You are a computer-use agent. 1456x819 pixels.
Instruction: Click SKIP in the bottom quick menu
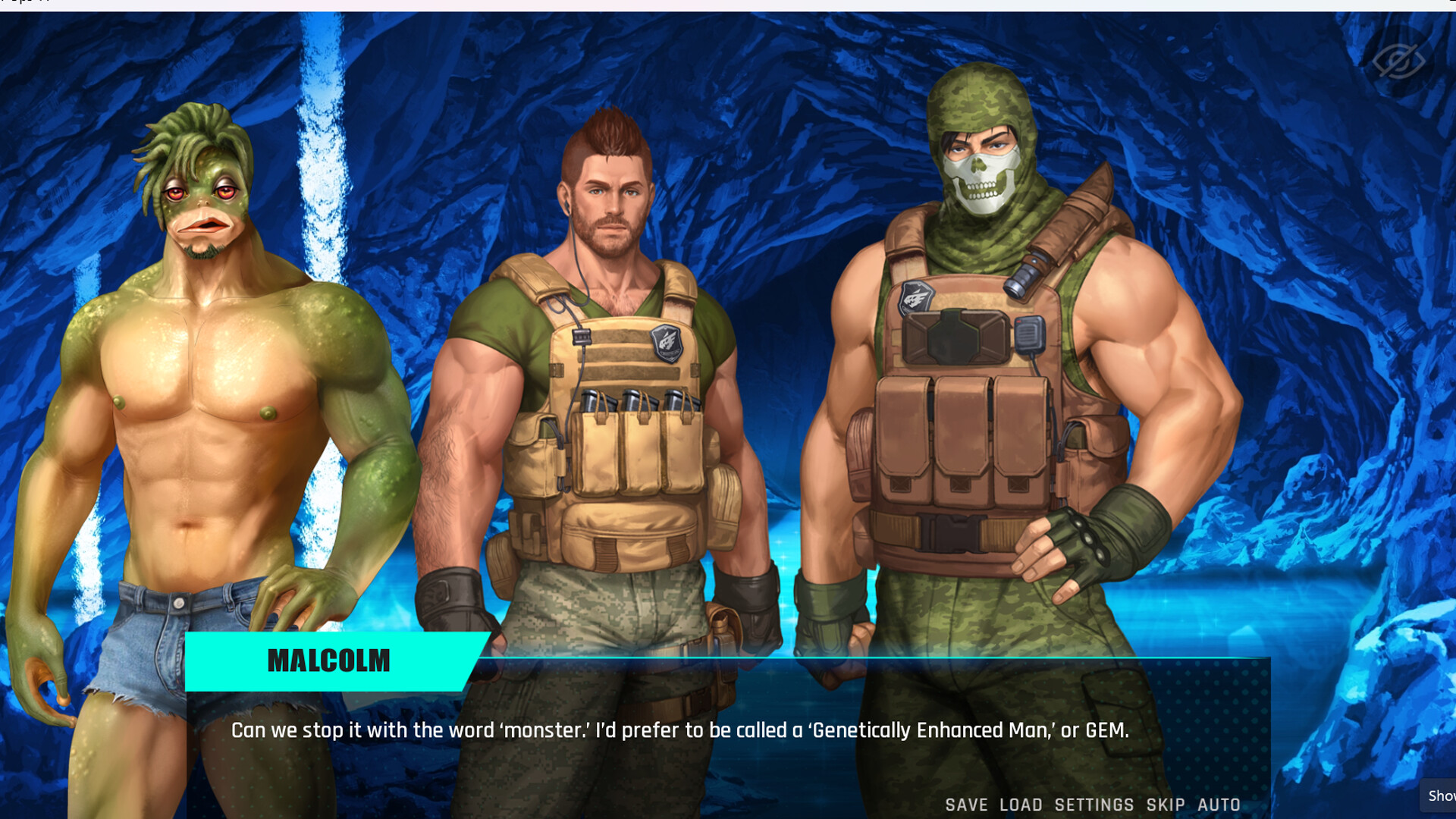[1163, 805]
